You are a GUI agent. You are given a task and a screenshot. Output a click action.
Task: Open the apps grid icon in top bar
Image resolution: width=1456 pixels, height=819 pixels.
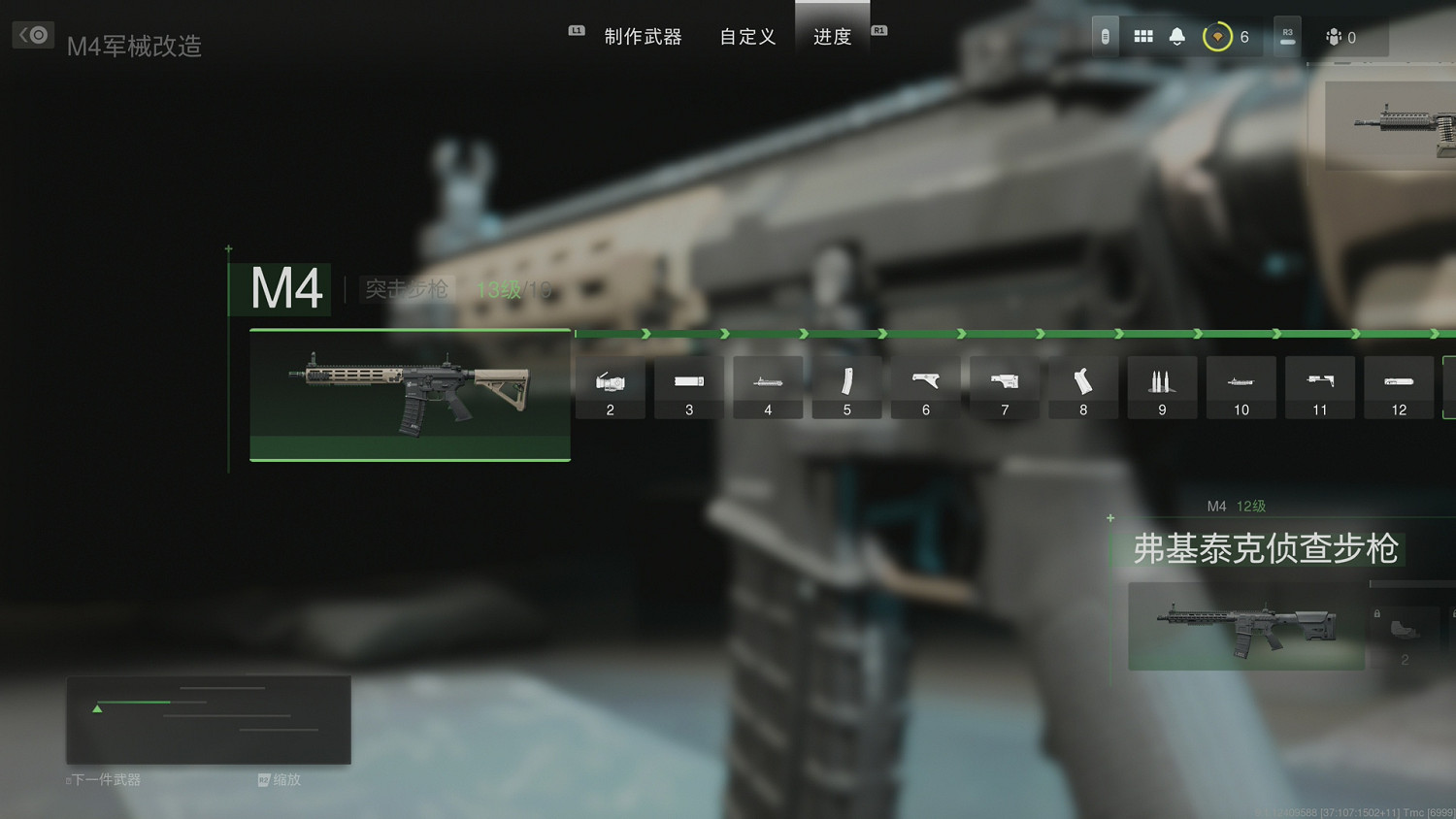coord(1142,36)
